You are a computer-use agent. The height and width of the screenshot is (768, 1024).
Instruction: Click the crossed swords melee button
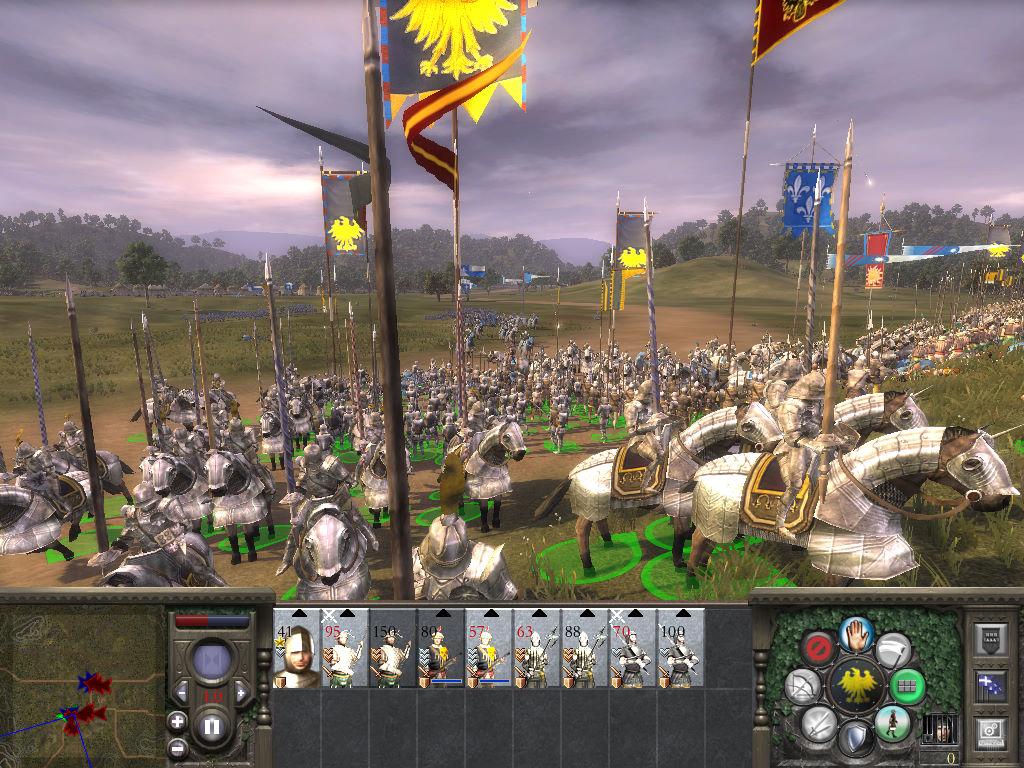coord(818,722)
